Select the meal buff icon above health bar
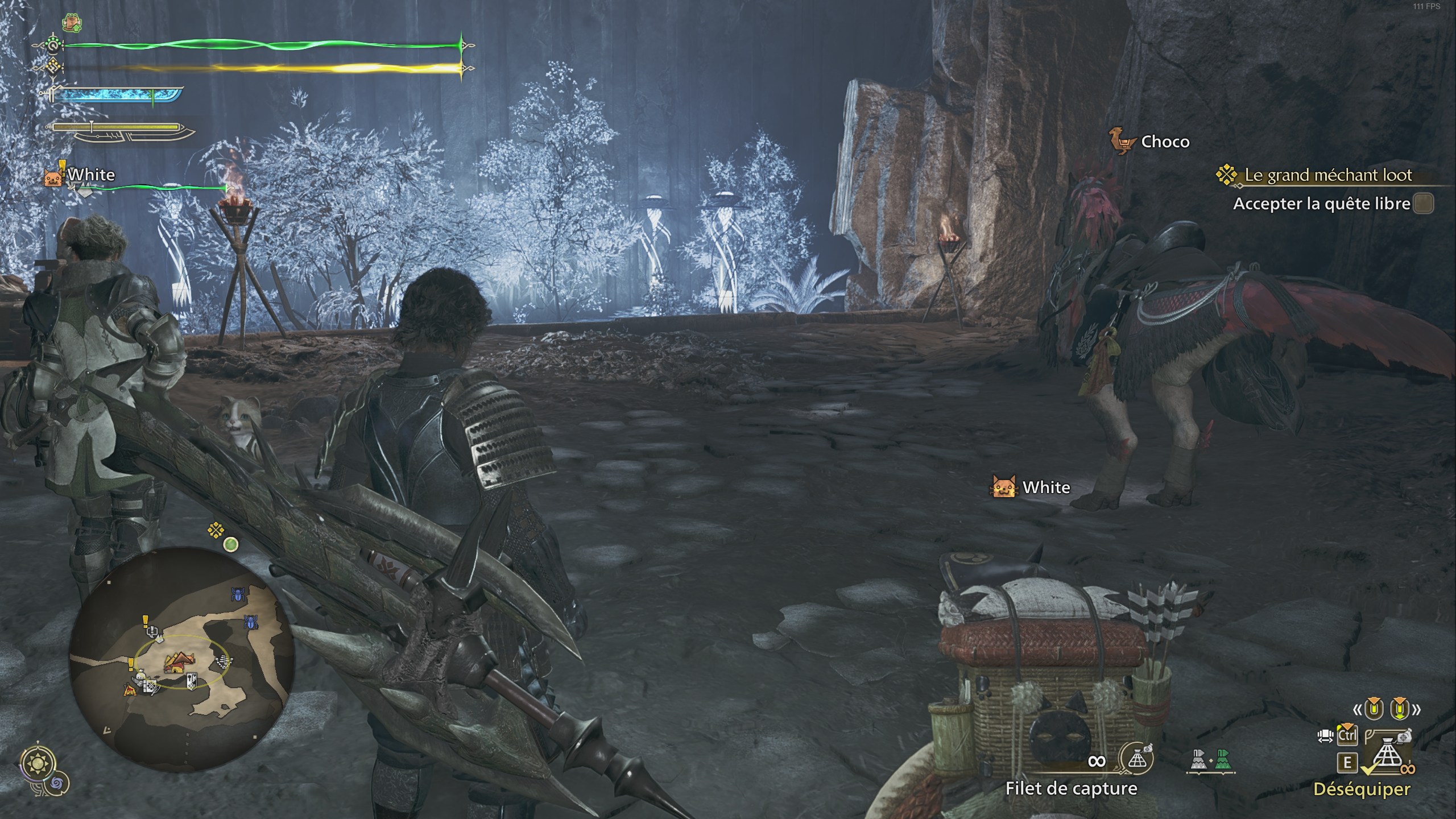Screen dimensions: 1456x819 click(x=72, y=22)
